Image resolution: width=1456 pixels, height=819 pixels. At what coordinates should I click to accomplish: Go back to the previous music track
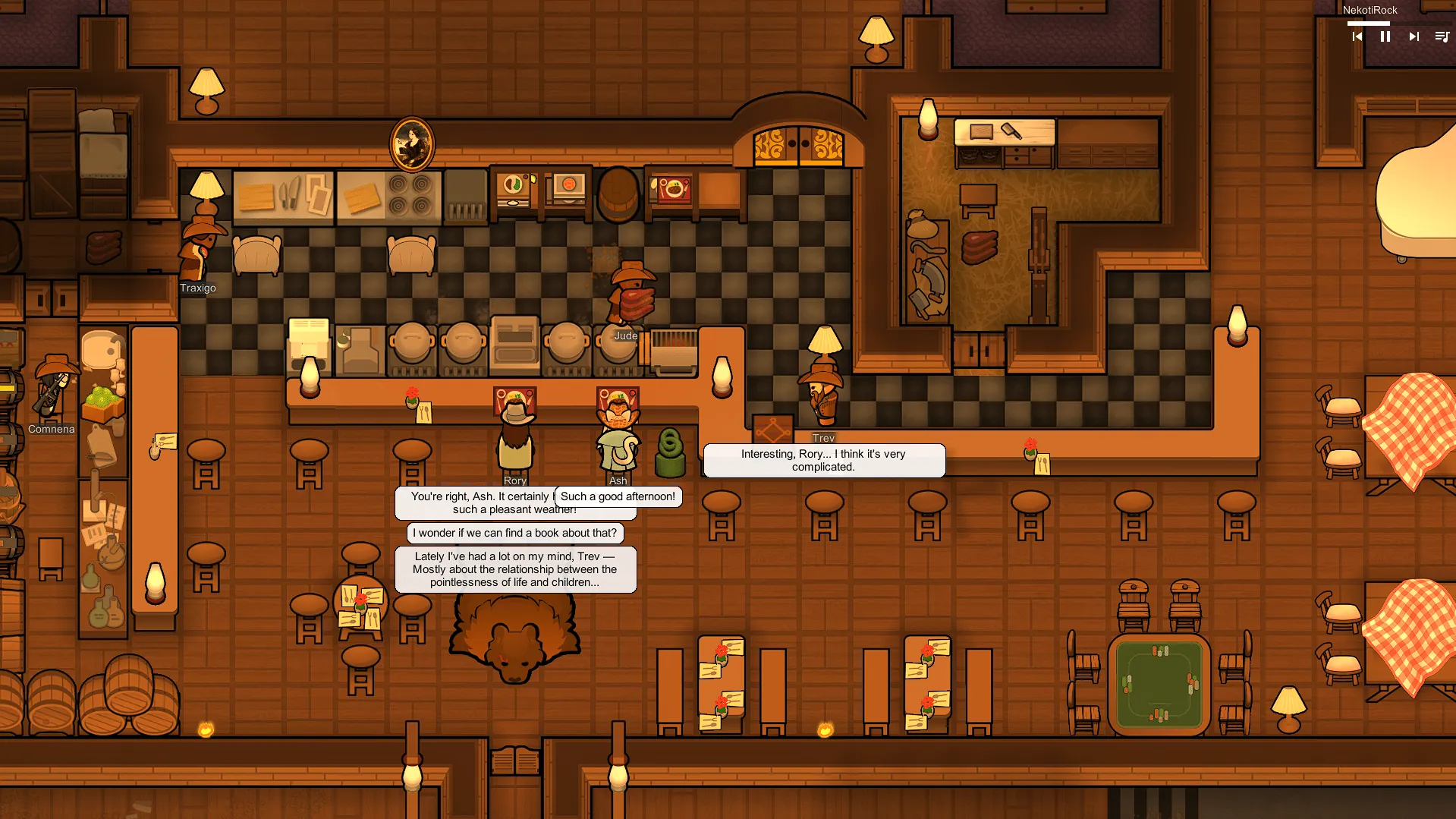[x=1357, y=36]
